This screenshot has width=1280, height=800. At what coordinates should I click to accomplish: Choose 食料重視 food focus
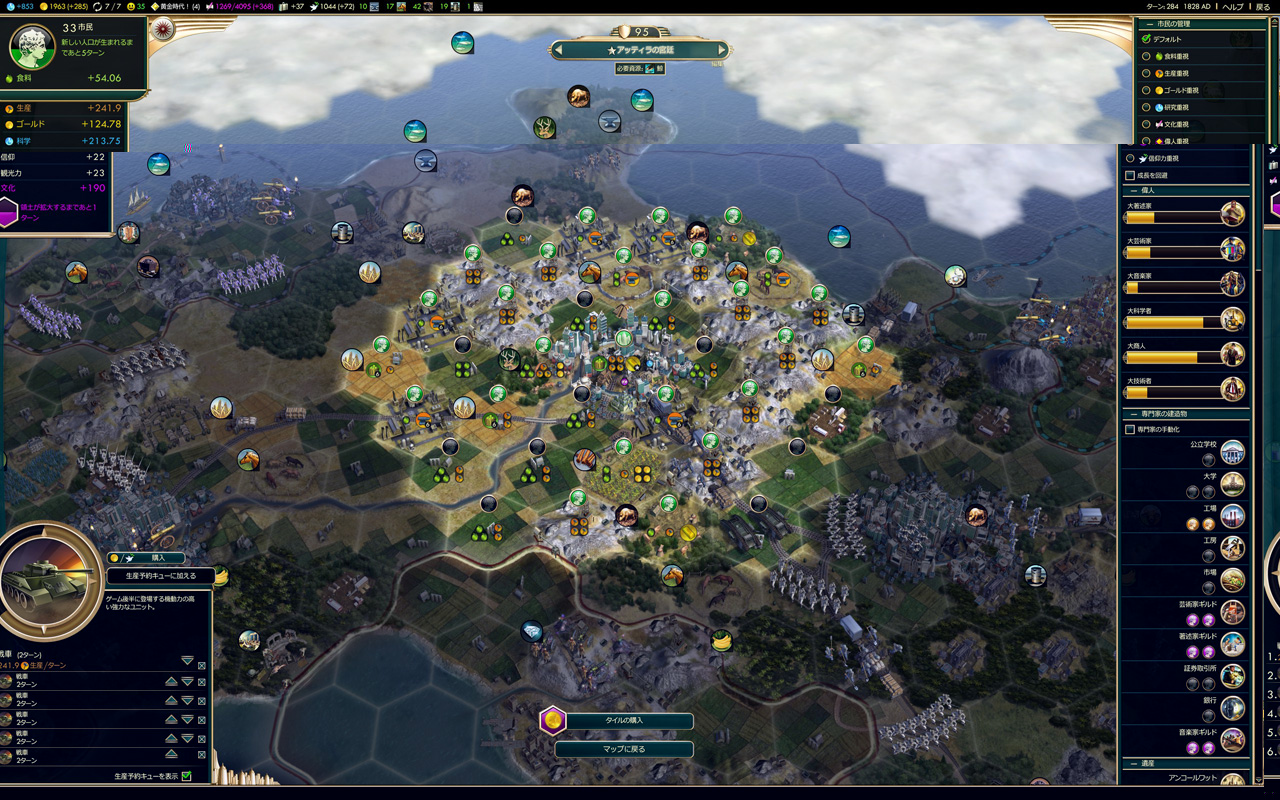1146,56
